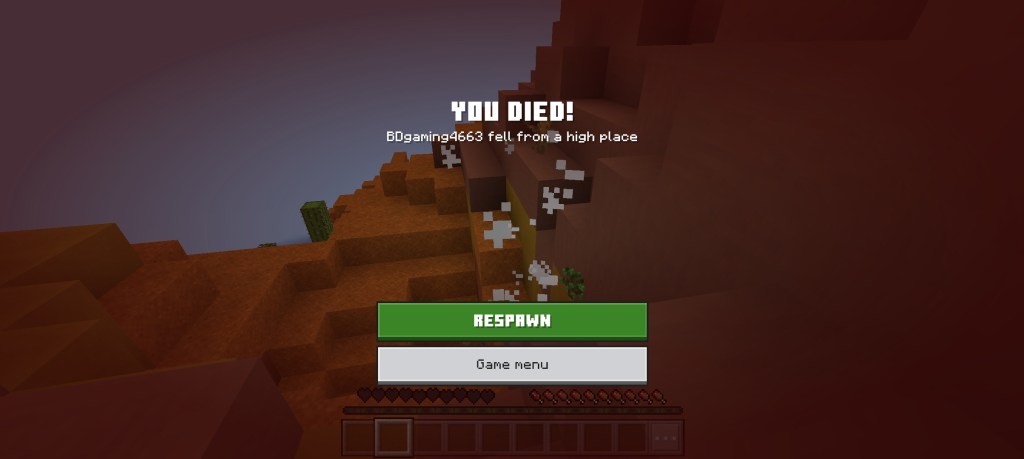Open inventory with the three-dots hotbar button
This screenshot has height=459, width=1024.
[665, 437]
